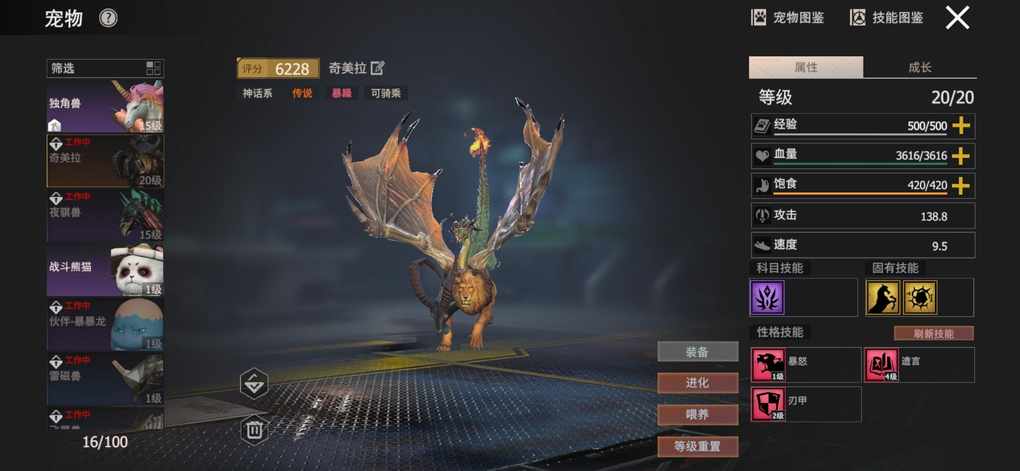Switch to the 成长 growth tab
The width and height of the screenshot is (1020, 471).
click(x=919, y=67)
